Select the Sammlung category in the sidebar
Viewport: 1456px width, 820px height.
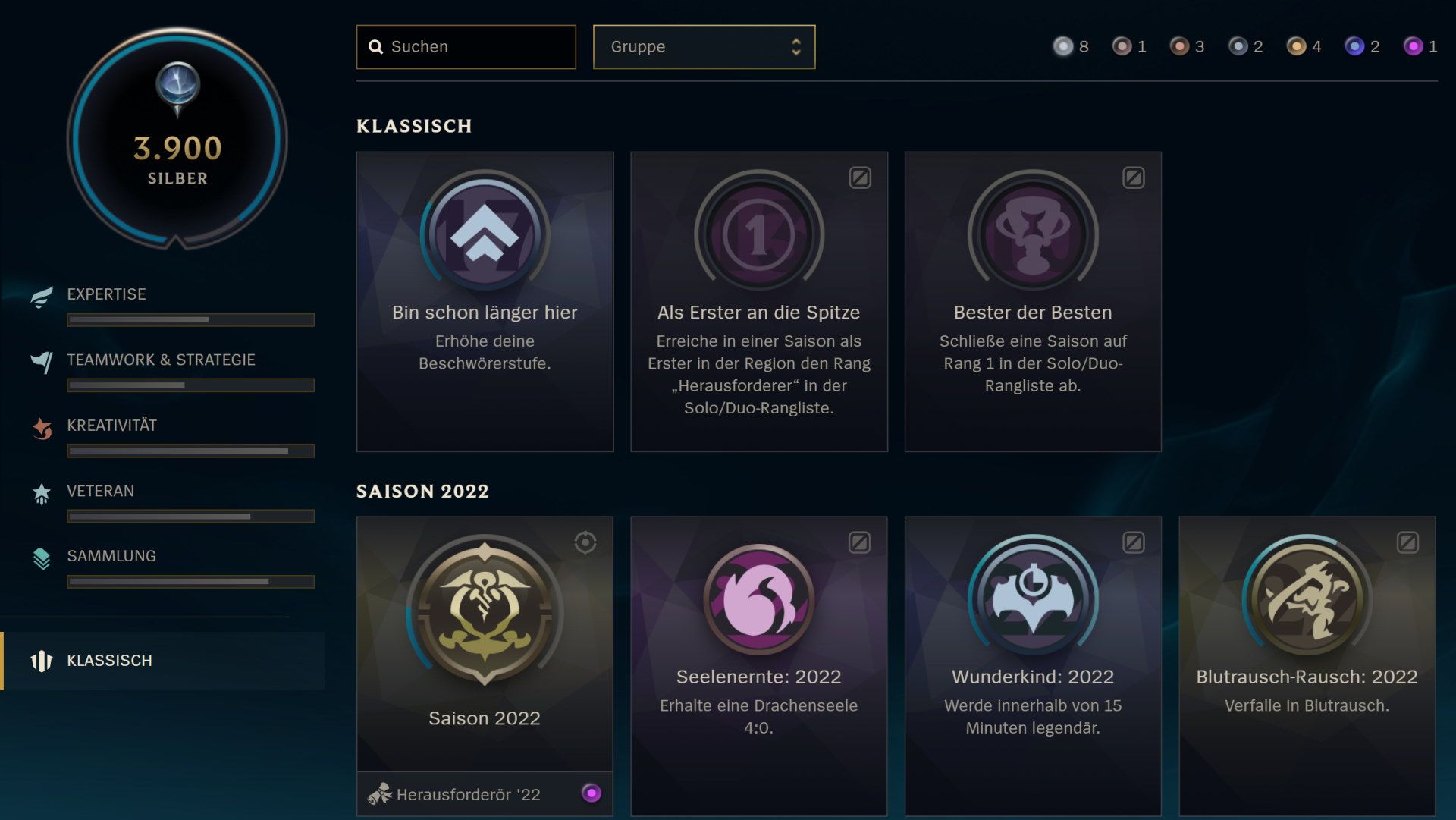click(x=111, y=556)
